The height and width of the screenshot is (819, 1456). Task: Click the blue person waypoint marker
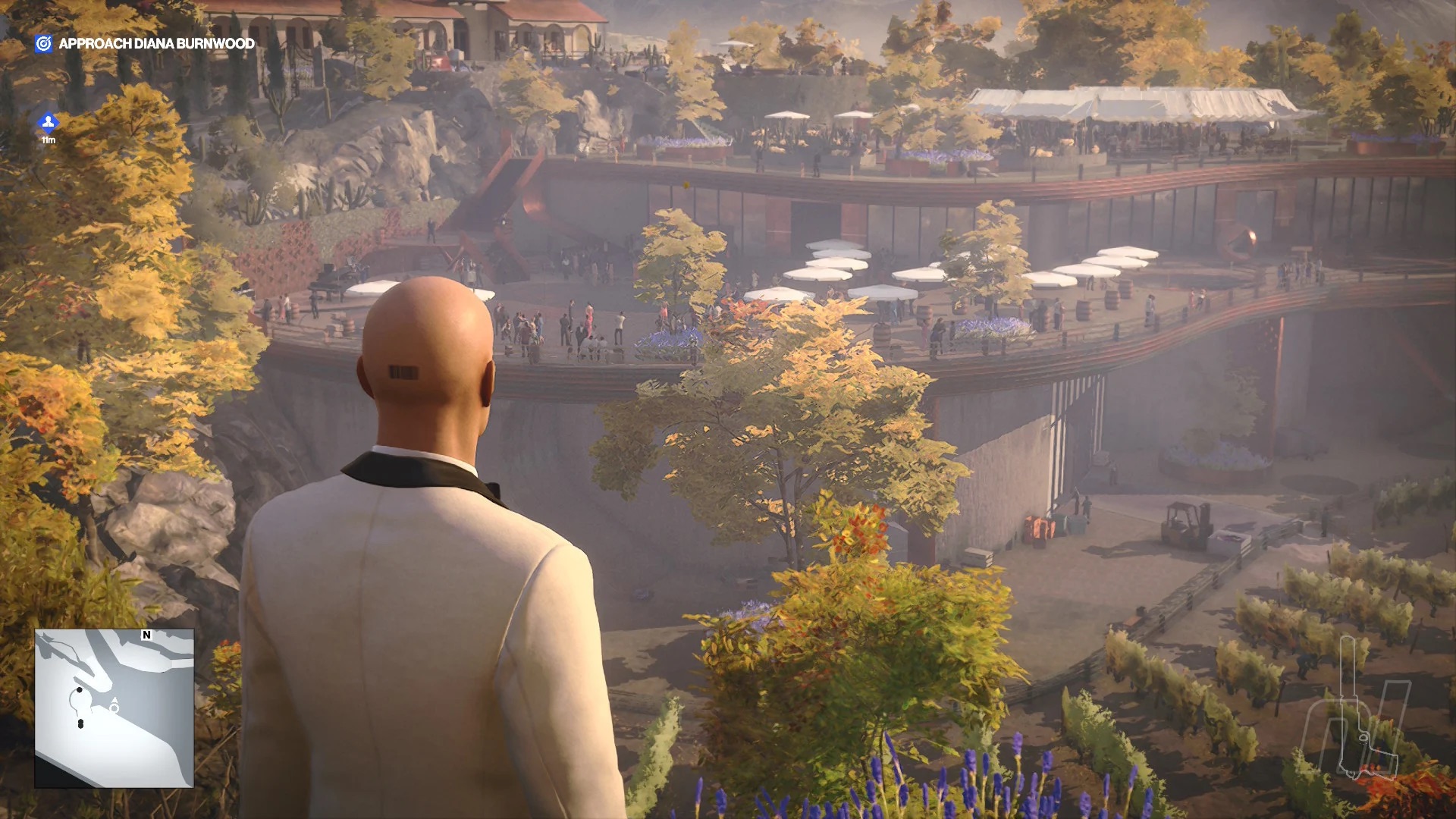click(x=48, y=123)
